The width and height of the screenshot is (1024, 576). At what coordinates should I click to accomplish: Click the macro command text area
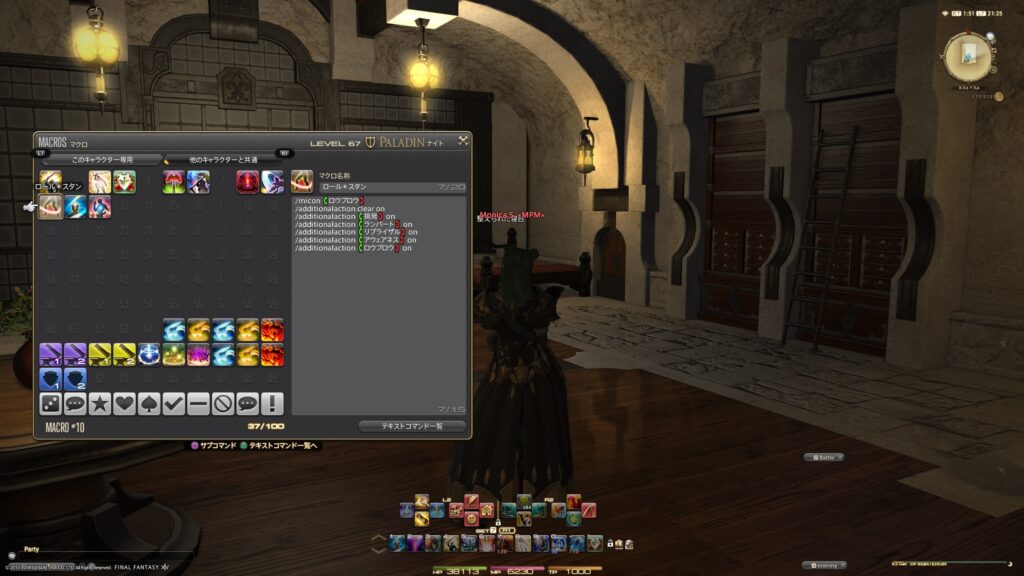click(380, 300)
